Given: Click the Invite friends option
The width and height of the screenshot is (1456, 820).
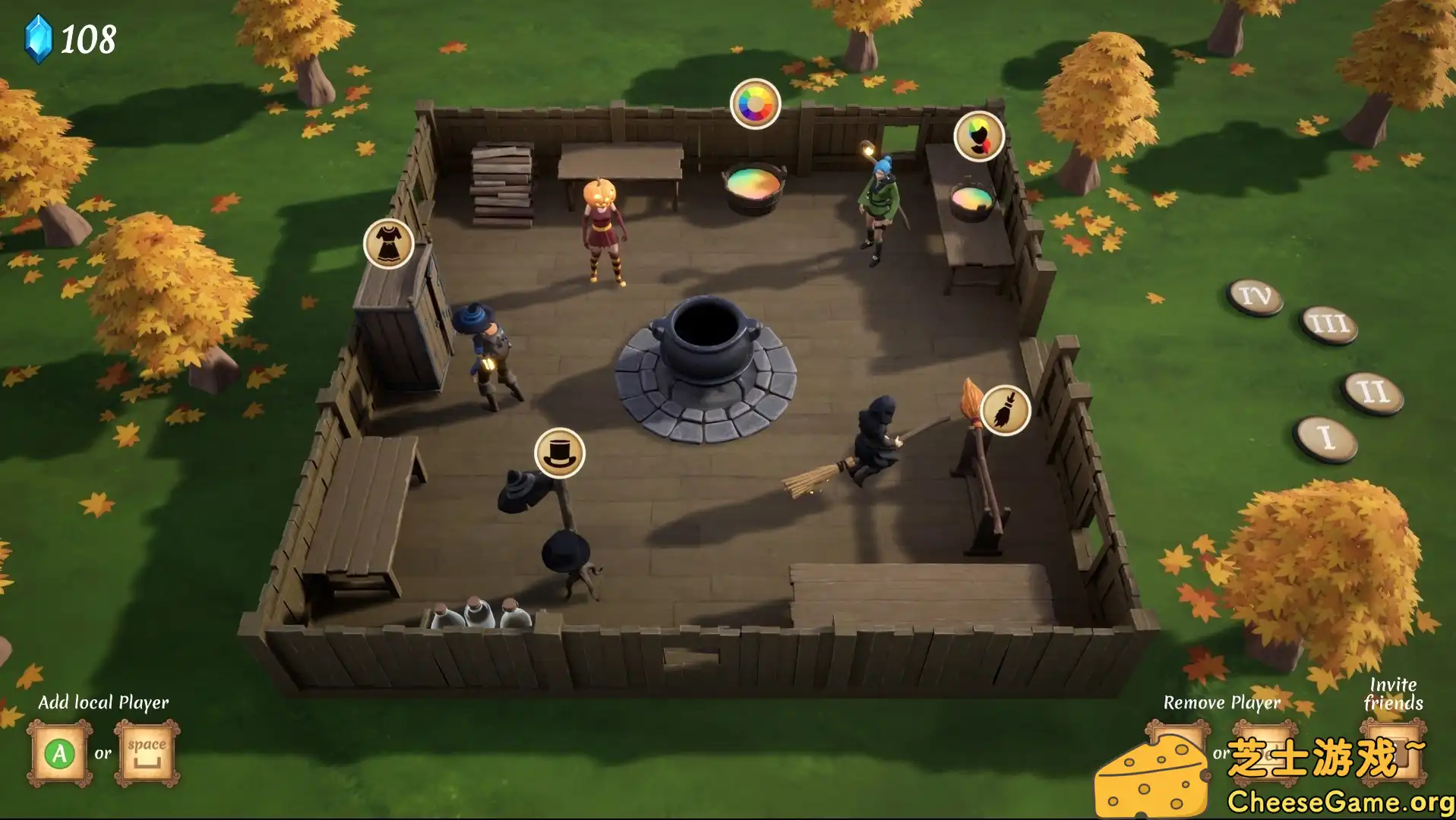Looking at the screenshot, I should point(1392,693).
